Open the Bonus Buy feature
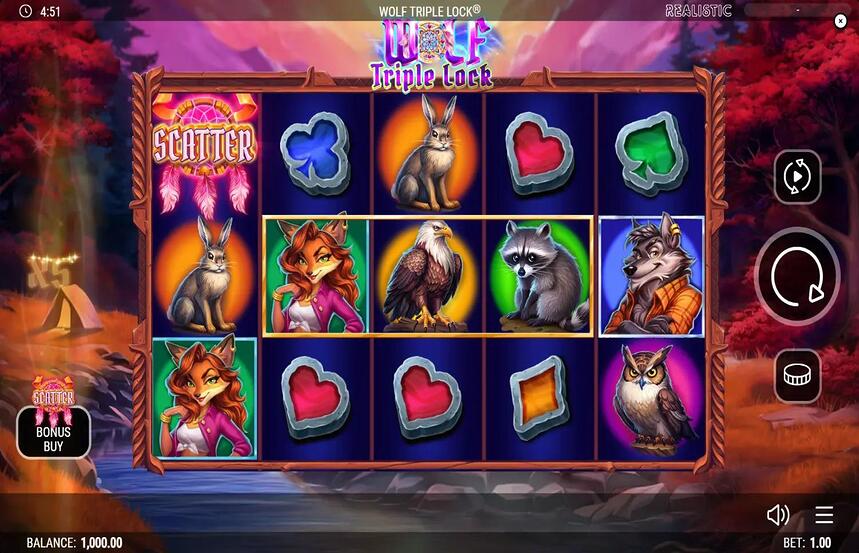The height and width of the screenshot is (553, 859). click(x=53, y=431)
